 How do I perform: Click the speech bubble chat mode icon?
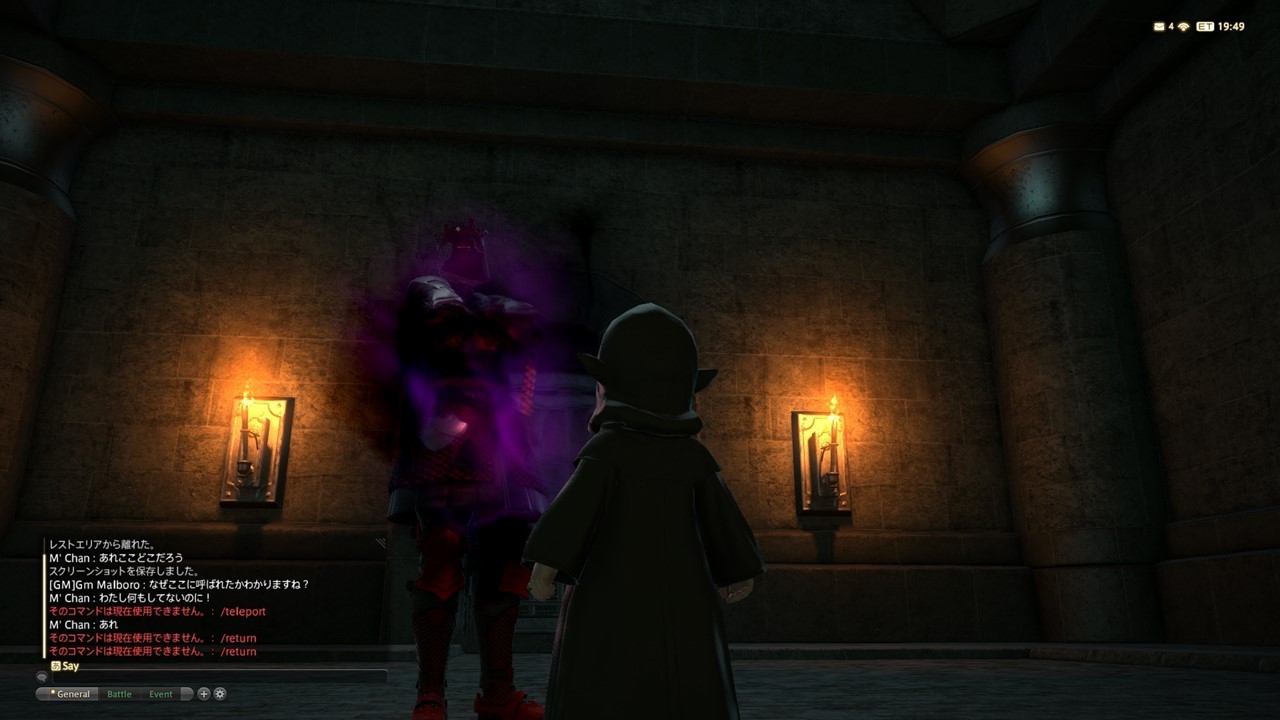43,678
